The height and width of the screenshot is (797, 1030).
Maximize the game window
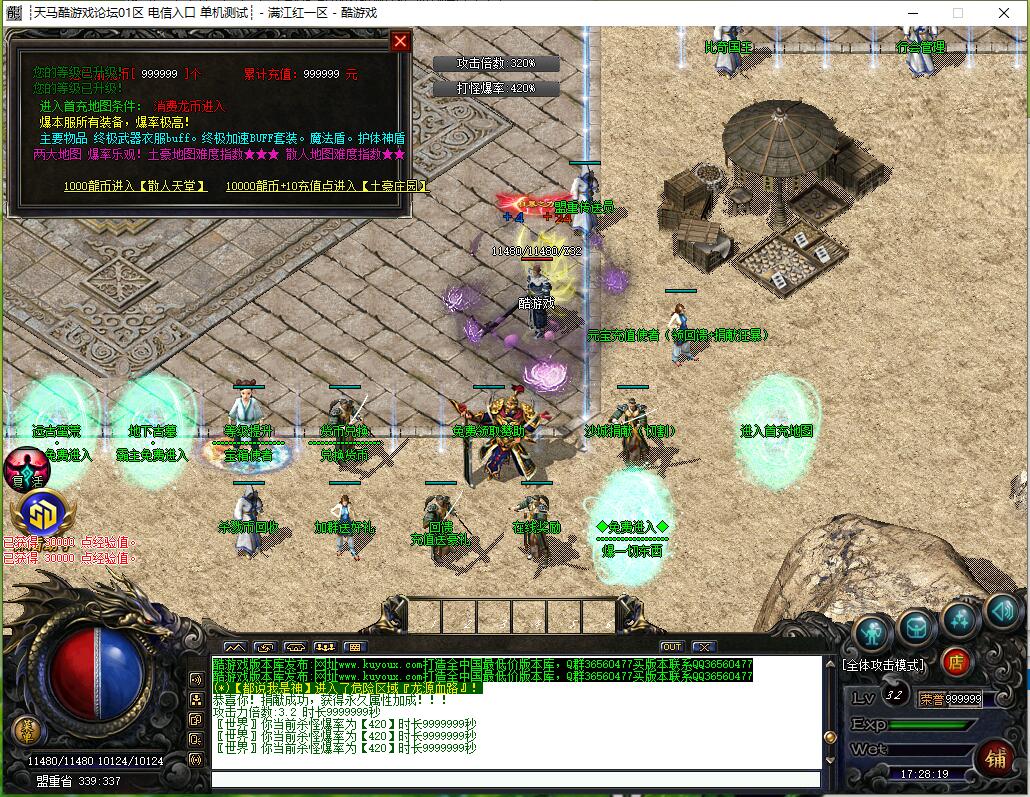coord(957,13)
